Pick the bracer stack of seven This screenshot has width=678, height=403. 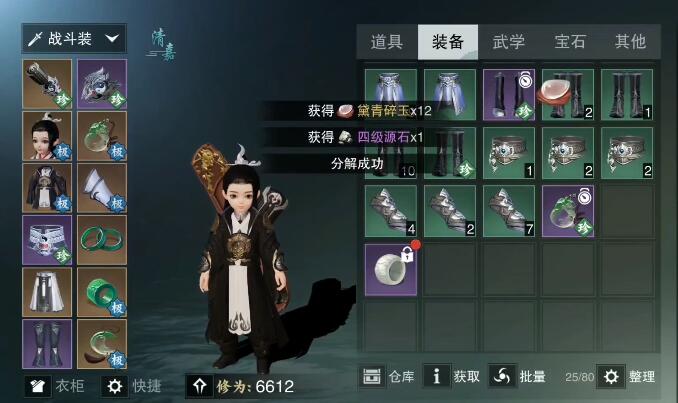509,210
